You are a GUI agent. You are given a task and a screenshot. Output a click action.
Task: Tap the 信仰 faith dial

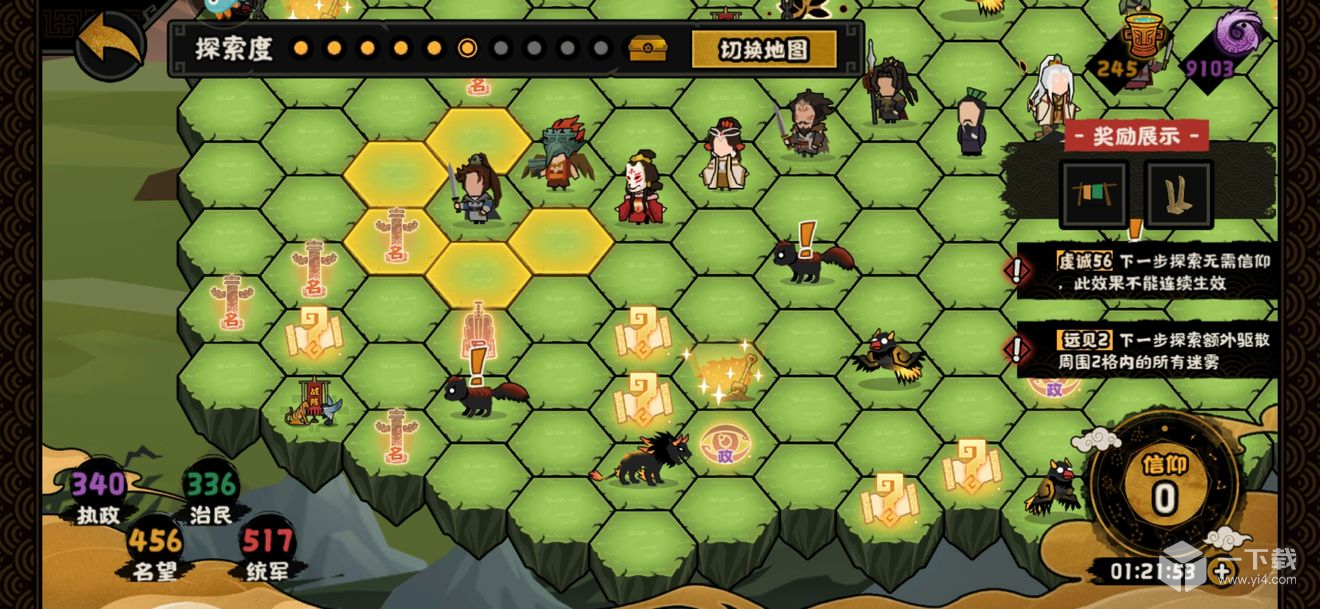[1163, 485]
